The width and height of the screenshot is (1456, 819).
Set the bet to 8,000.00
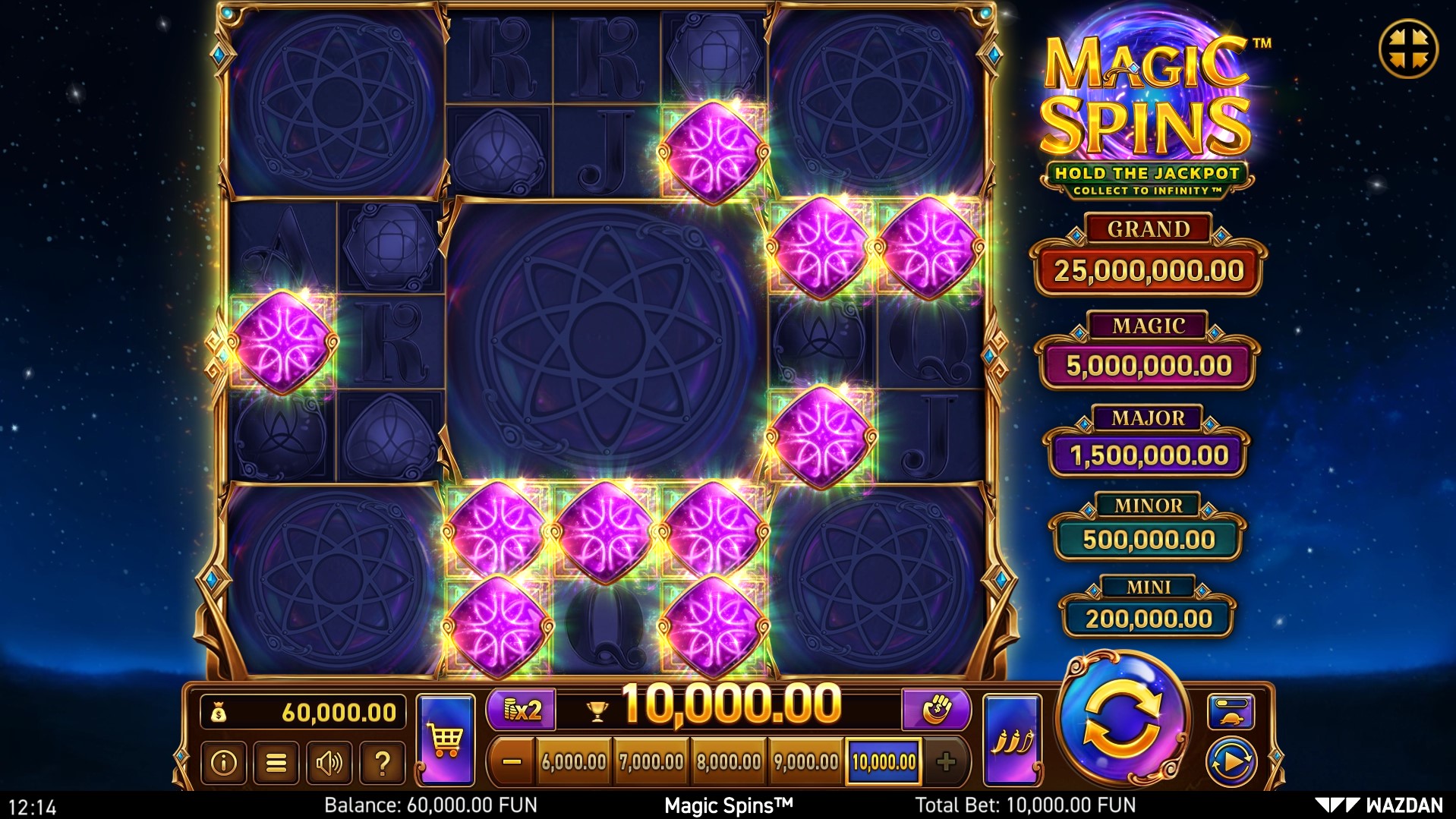[x=729, y=761]
